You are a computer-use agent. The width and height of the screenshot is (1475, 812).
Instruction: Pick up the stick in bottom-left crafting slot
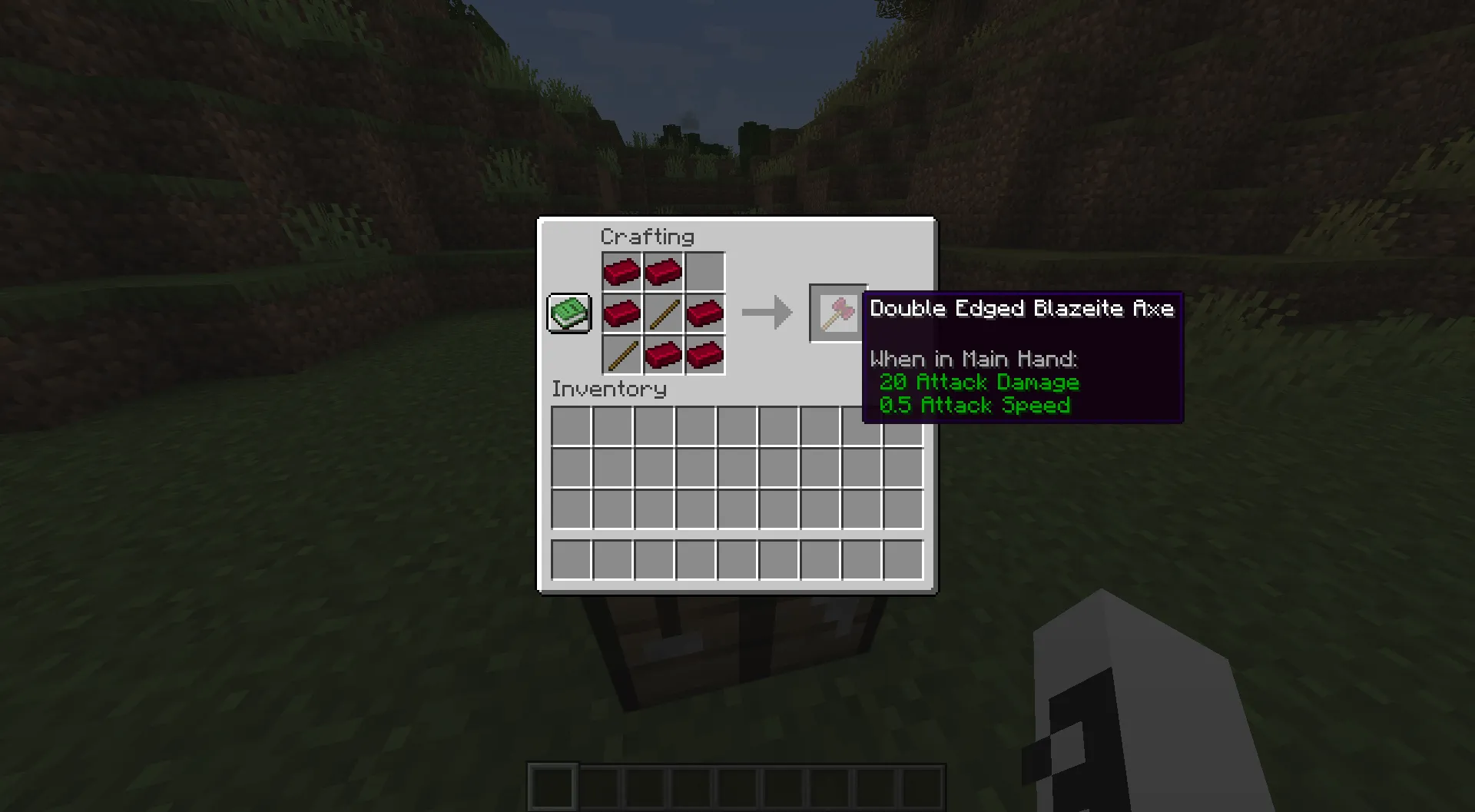tap(622, 354)
